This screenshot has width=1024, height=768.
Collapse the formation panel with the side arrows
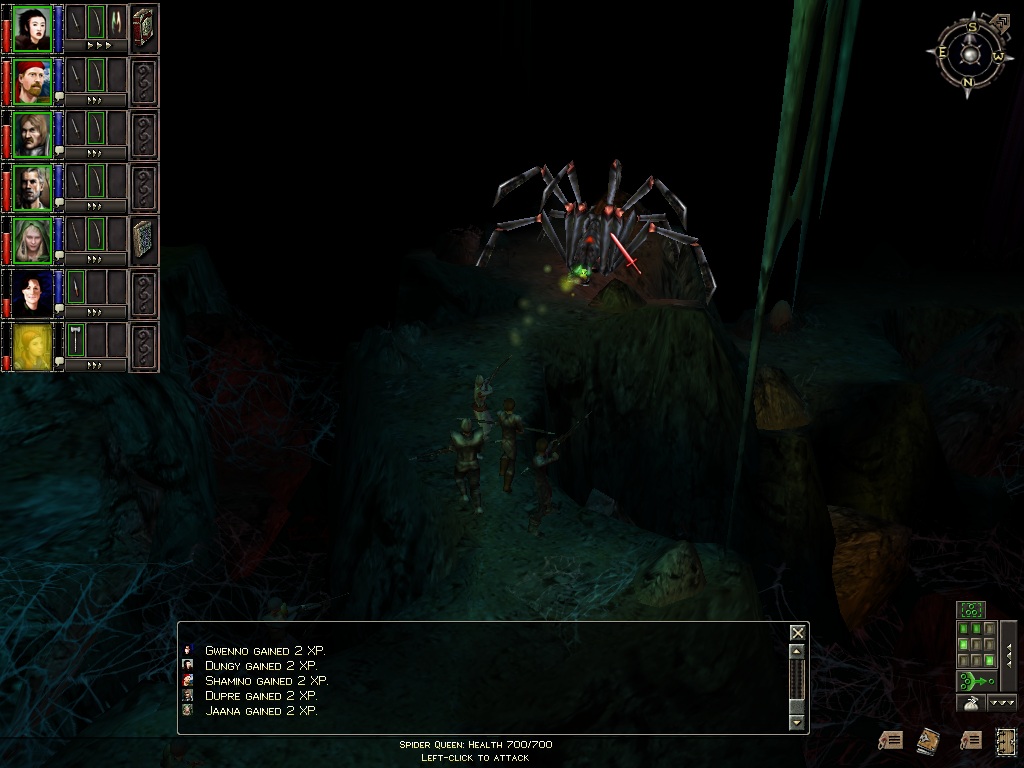(x=1008, y=655)
